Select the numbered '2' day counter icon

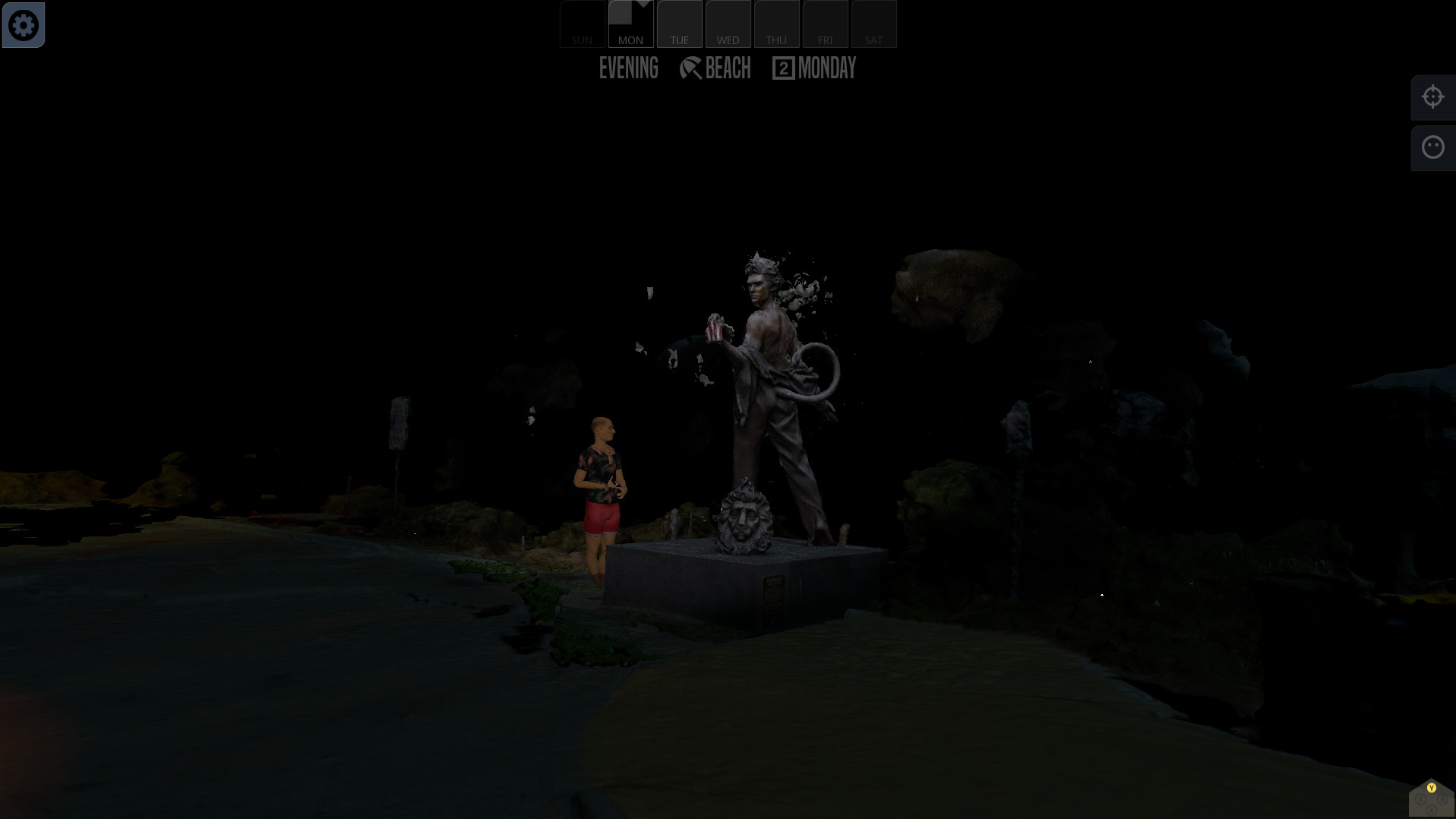pyautogui.click(x=783, y=68)
